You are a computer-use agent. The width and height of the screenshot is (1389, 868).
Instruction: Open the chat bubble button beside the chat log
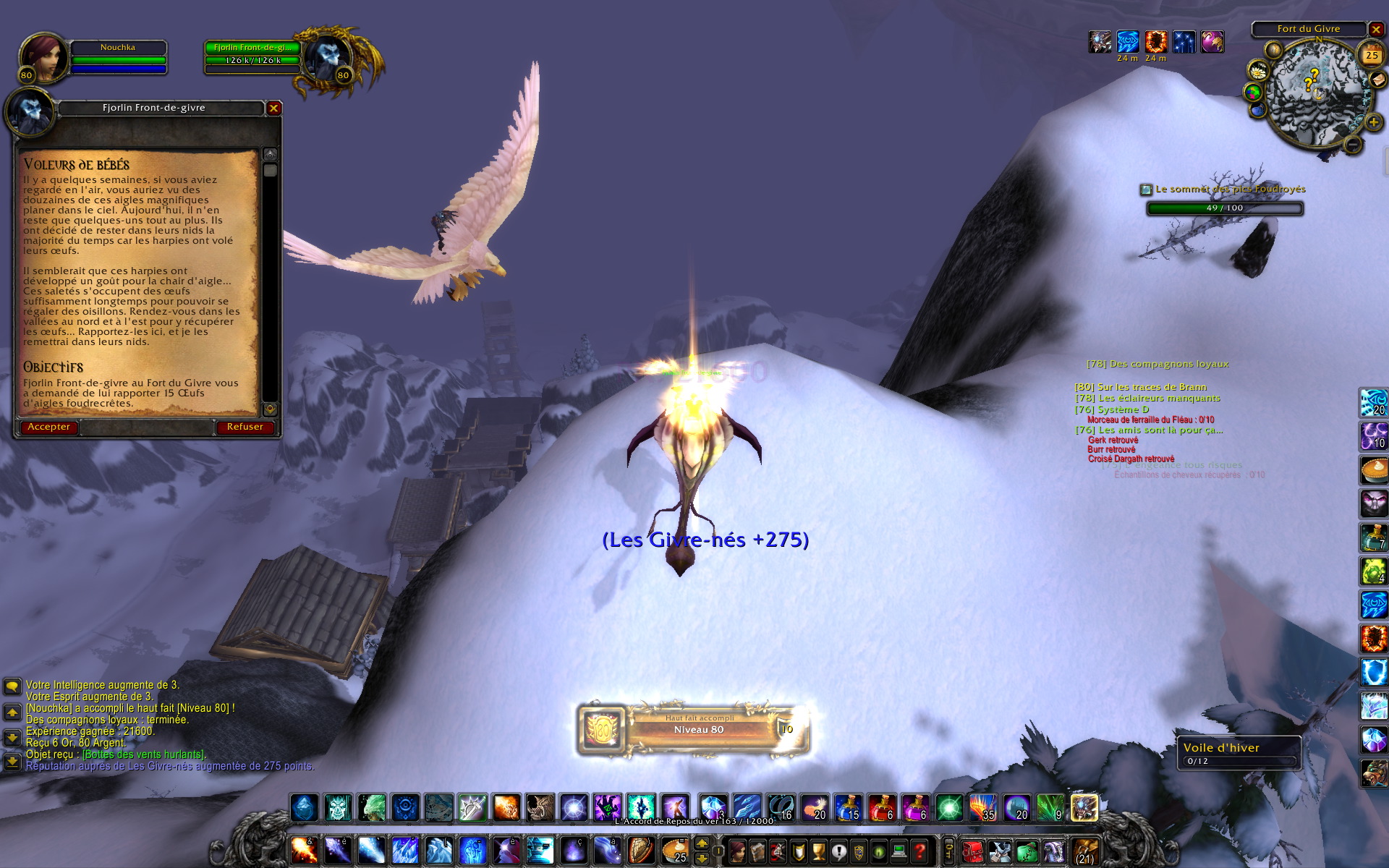click(x=12, y=686)
